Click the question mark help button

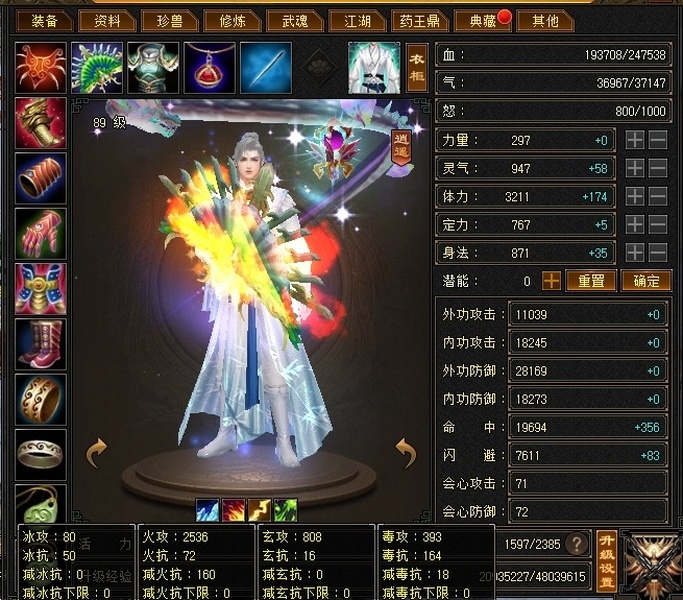576,544
